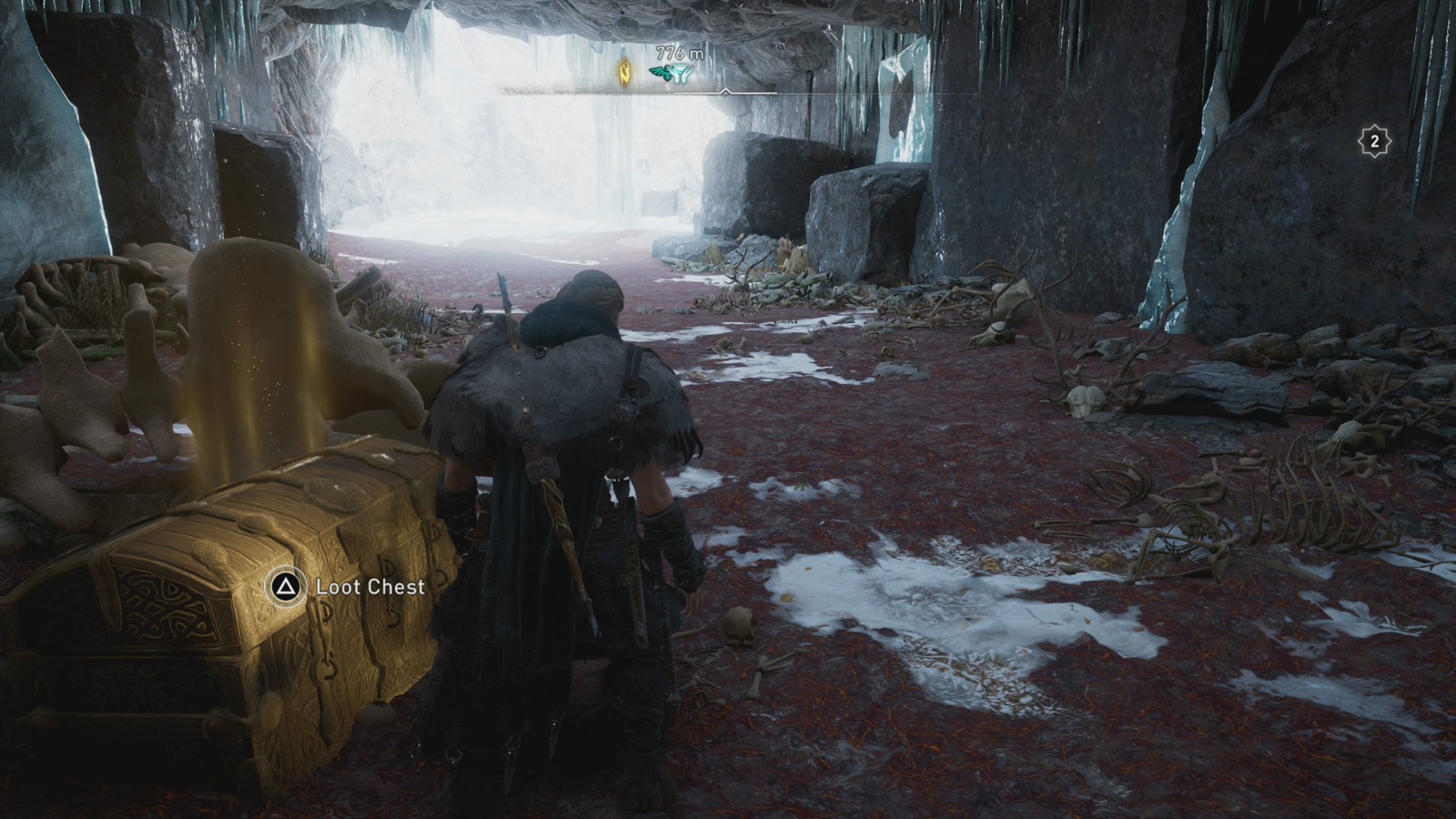Image resolution: width=1456 pixels, height=819 pixels.
Task: Click the teal hands emblem beside the raven icon
Action: pos(682,74)
